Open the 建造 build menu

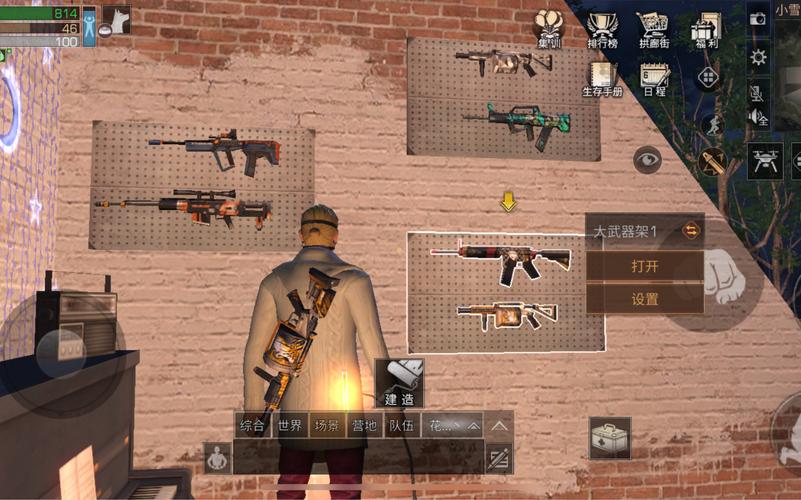(400, 383)
